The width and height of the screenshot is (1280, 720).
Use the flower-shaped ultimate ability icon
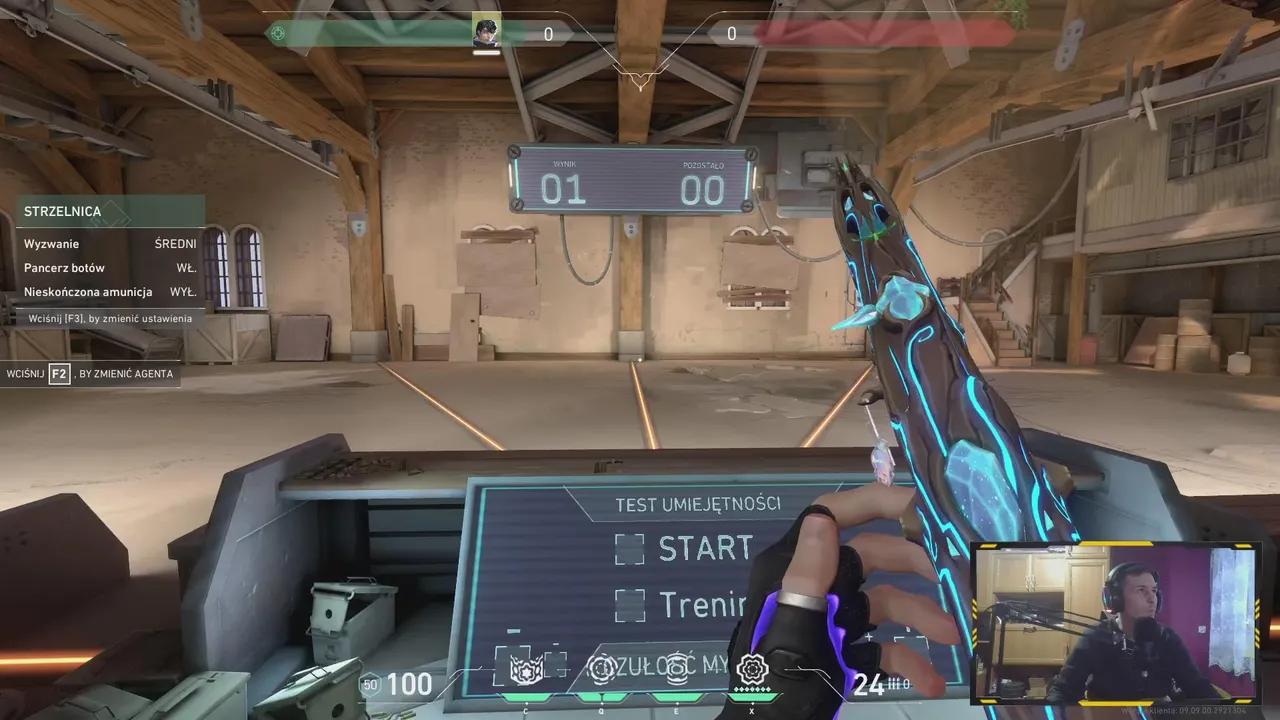[751, 667]
